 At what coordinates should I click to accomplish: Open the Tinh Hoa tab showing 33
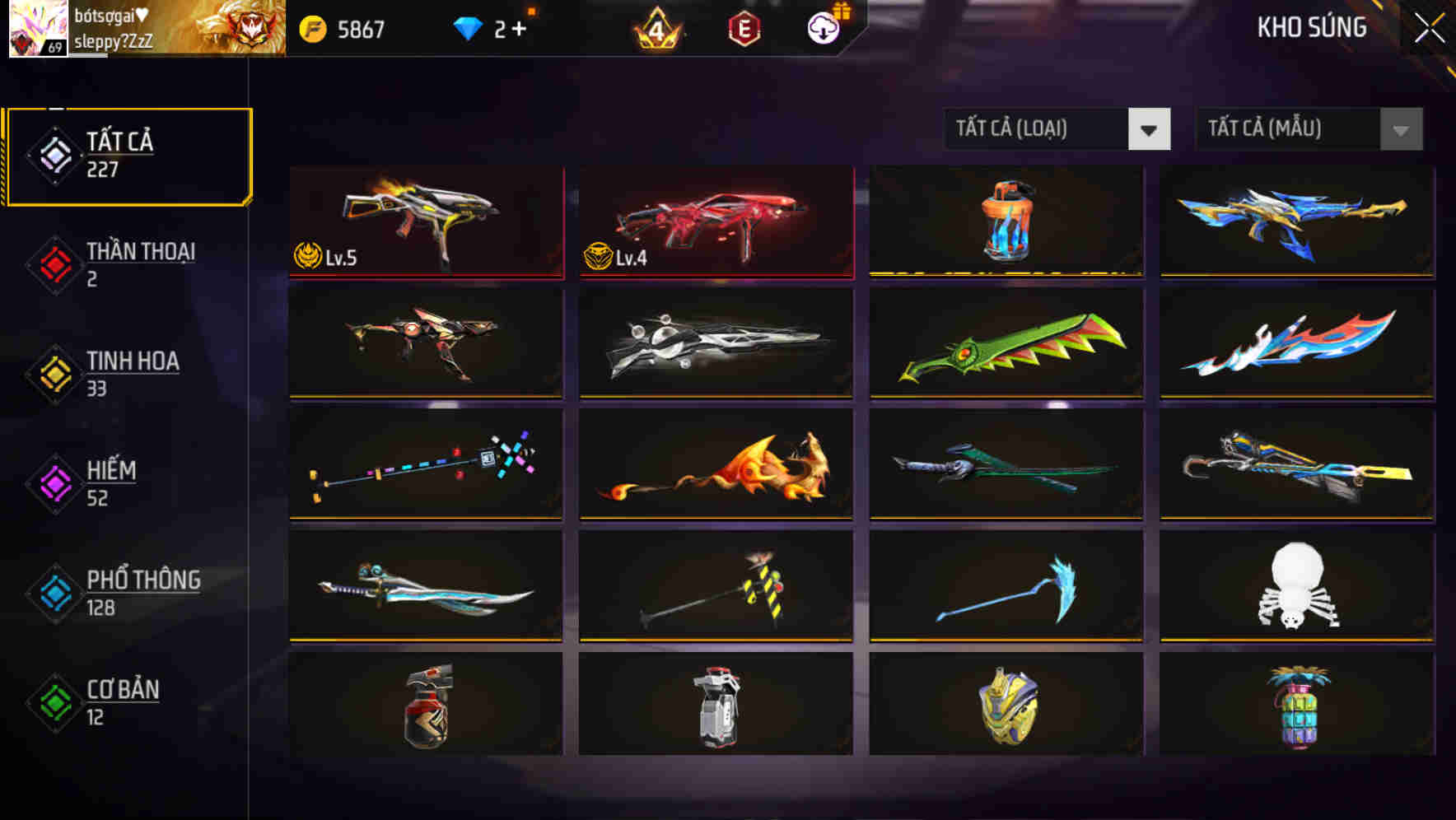[132, 373]
